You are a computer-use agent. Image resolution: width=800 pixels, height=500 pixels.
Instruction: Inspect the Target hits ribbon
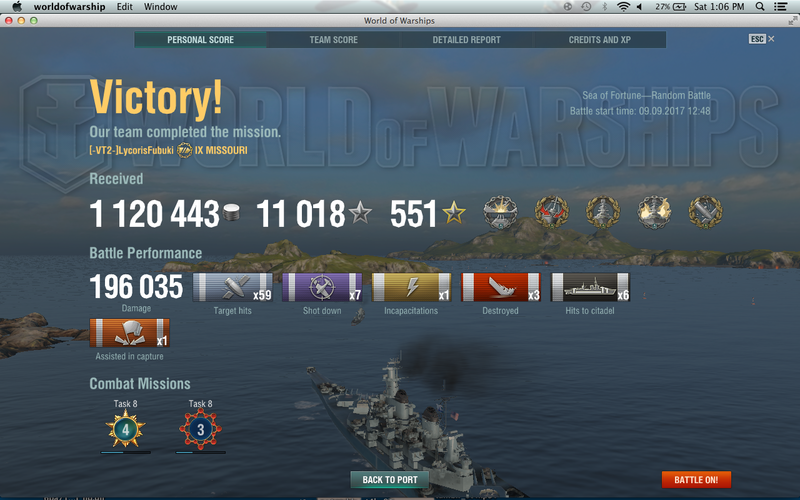(232, 288)
